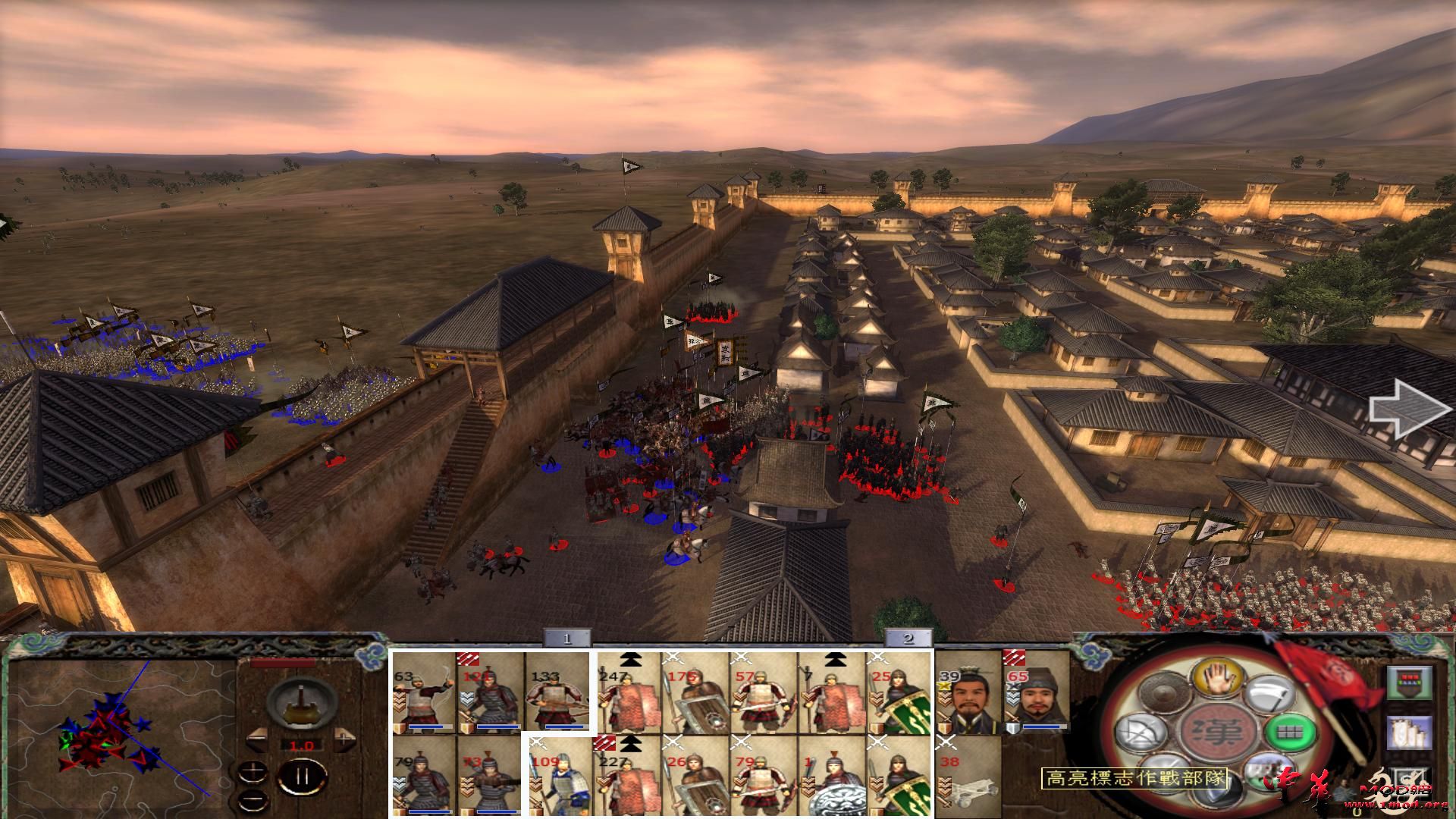This screenshot has height=819, width=1456.
Task: Increase battle speed with the plus arrow
Action: pyautogui.click(x=344, y=738)
